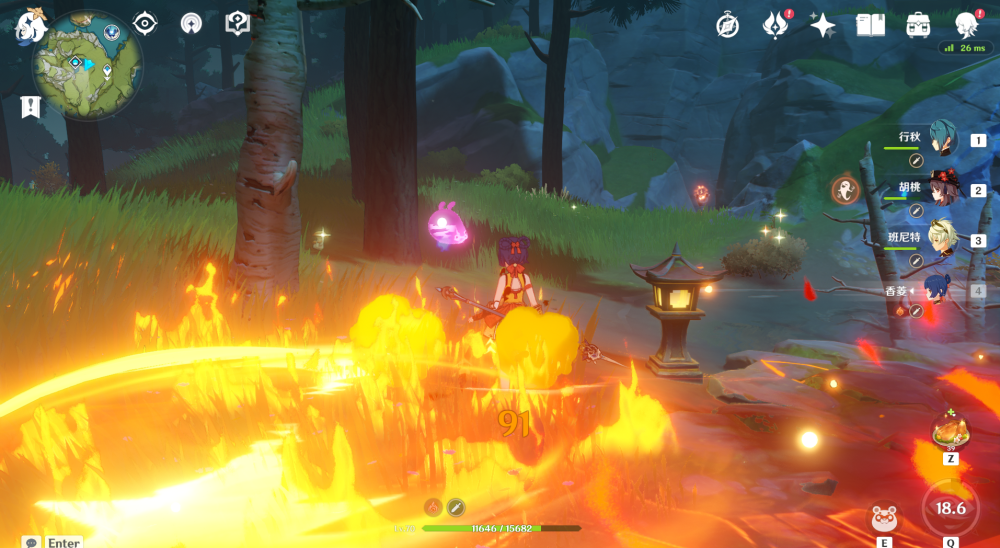1000x548 pixels.
Task: Open the winged events icon
Action: 775,25
